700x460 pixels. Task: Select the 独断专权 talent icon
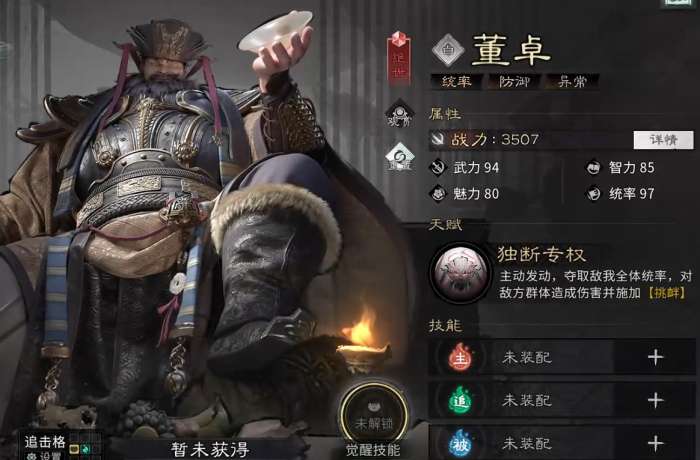pos(460,272)
